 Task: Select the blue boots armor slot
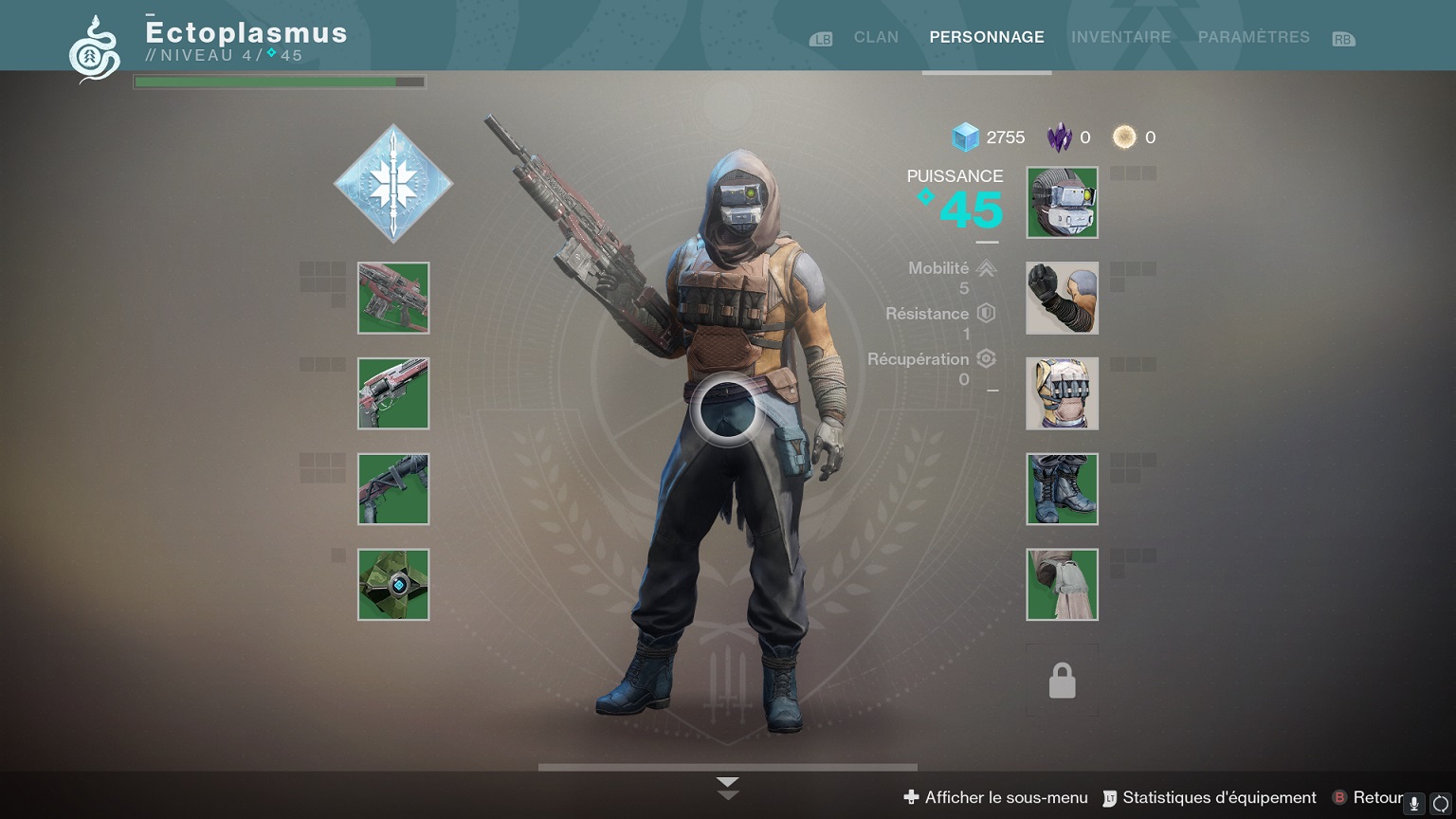point(1062,489)
